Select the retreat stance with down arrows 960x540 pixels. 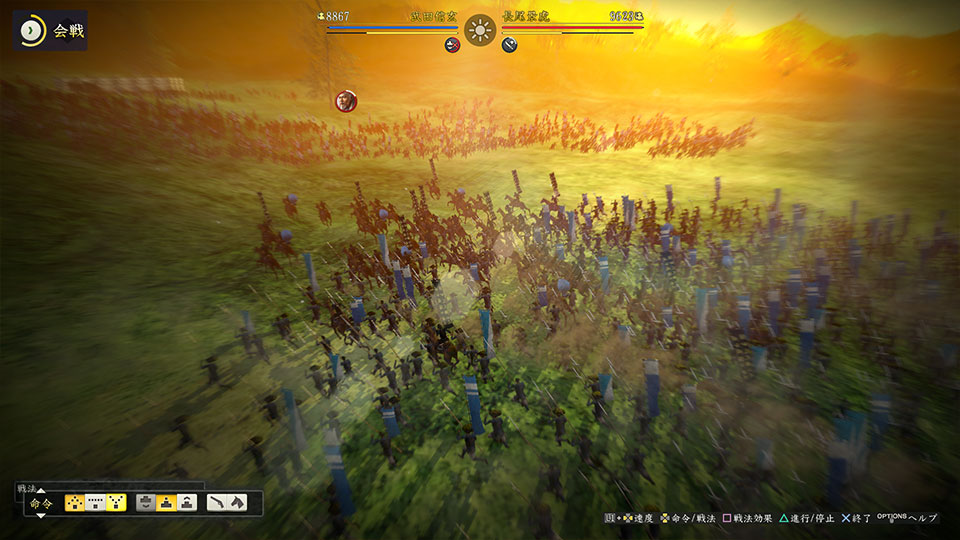(146, 503)
